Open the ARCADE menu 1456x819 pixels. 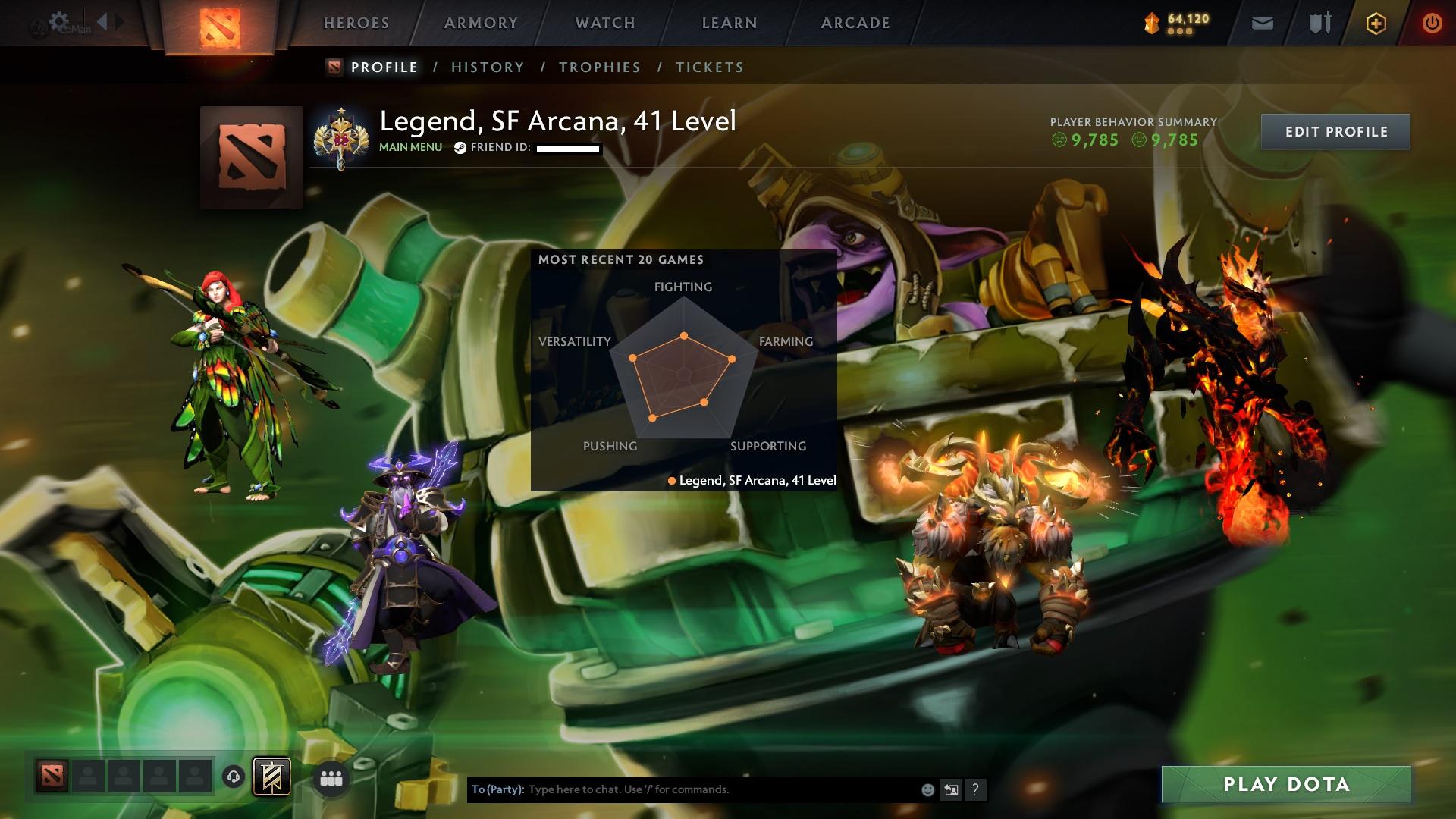(855, 23)
